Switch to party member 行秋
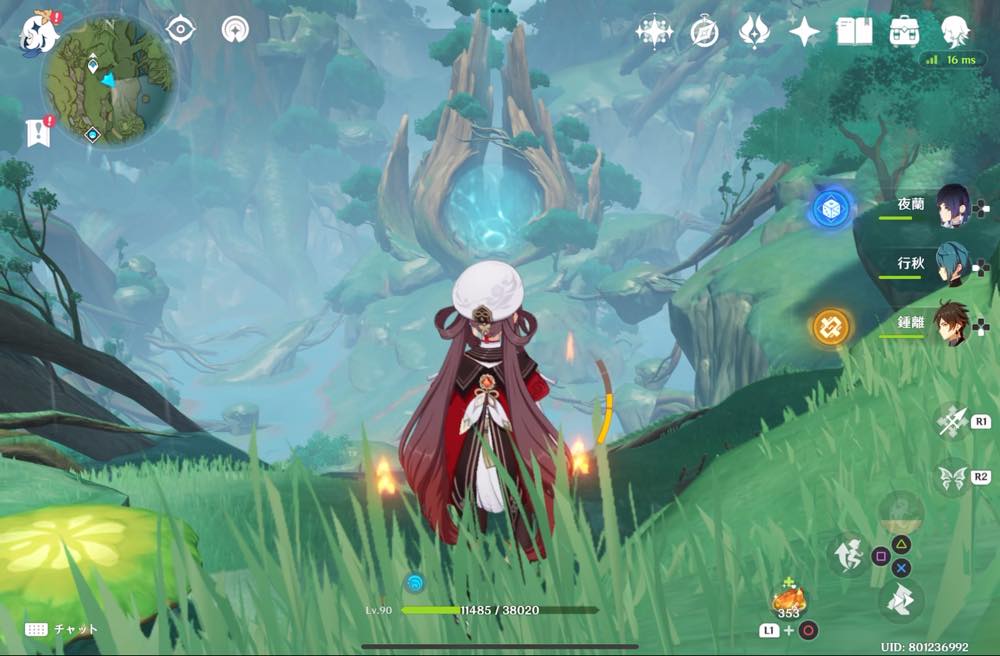 coord(953,265)
